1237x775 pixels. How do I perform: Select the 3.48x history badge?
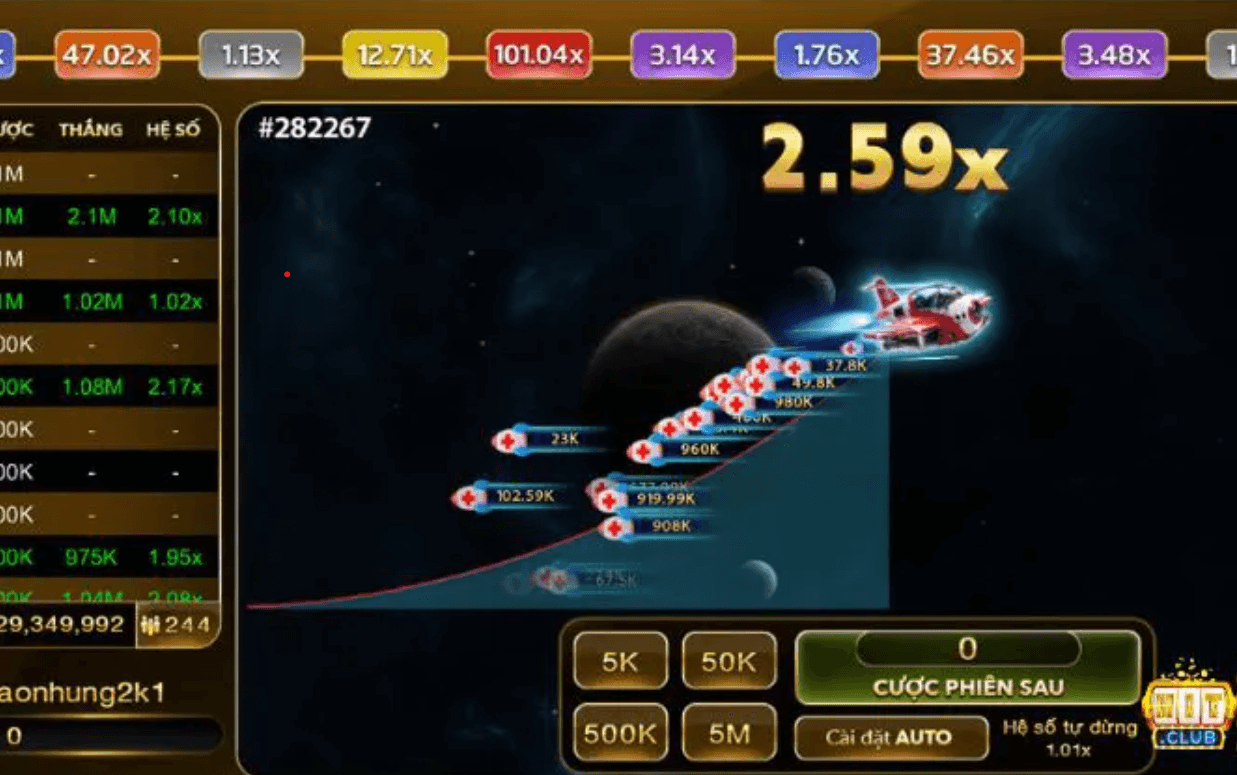(1114, 55)
